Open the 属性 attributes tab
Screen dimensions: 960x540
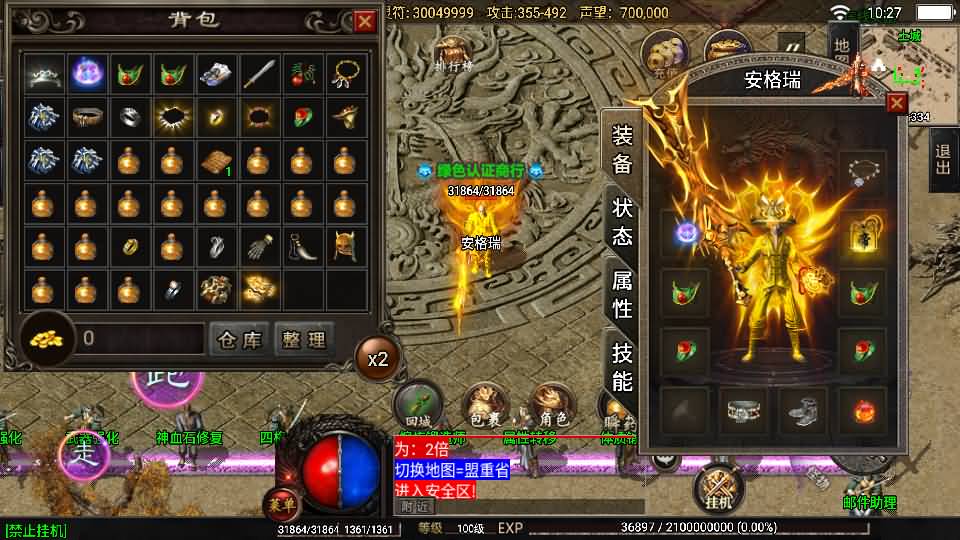[622, 294]
